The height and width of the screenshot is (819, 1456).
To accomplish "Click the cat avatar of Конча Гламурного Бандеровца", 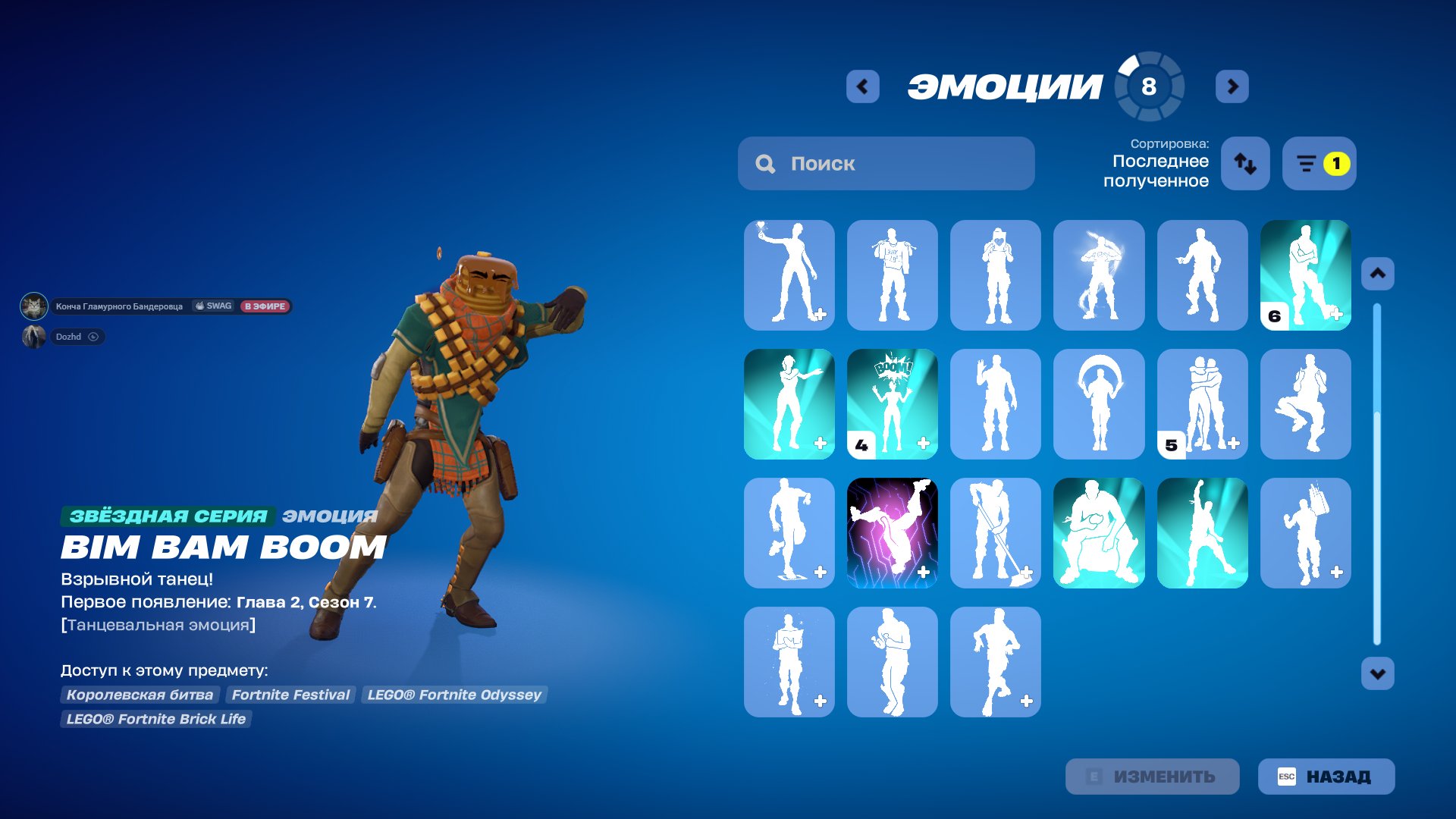I will pos(33,306).
